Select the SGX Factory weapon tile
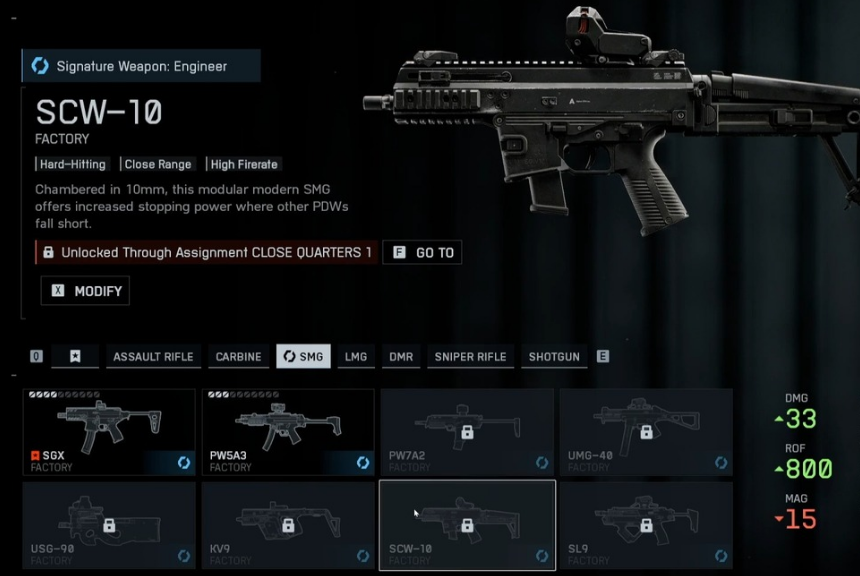This screenshot has width=860, height=576. pos(108,432)
